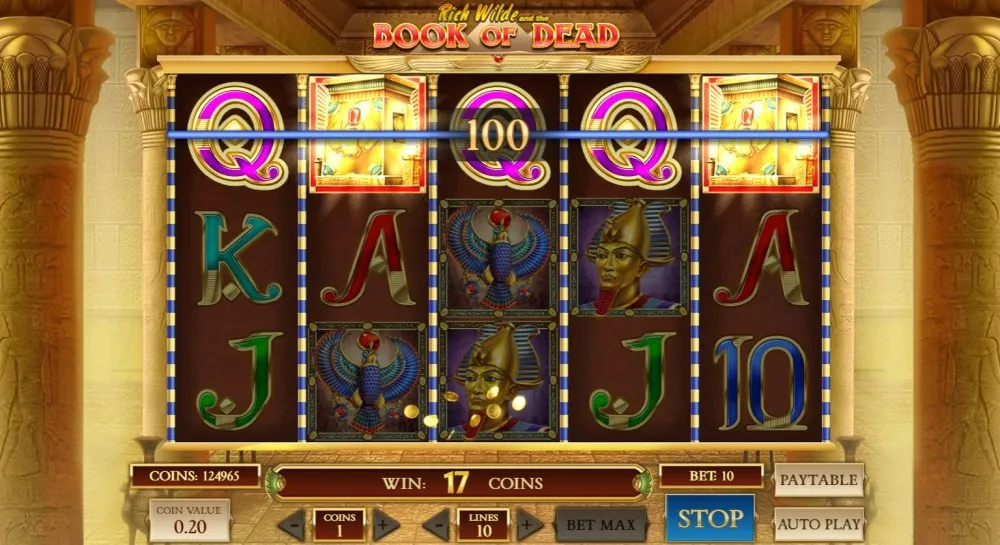Activate Auto Play

point(818,523)
